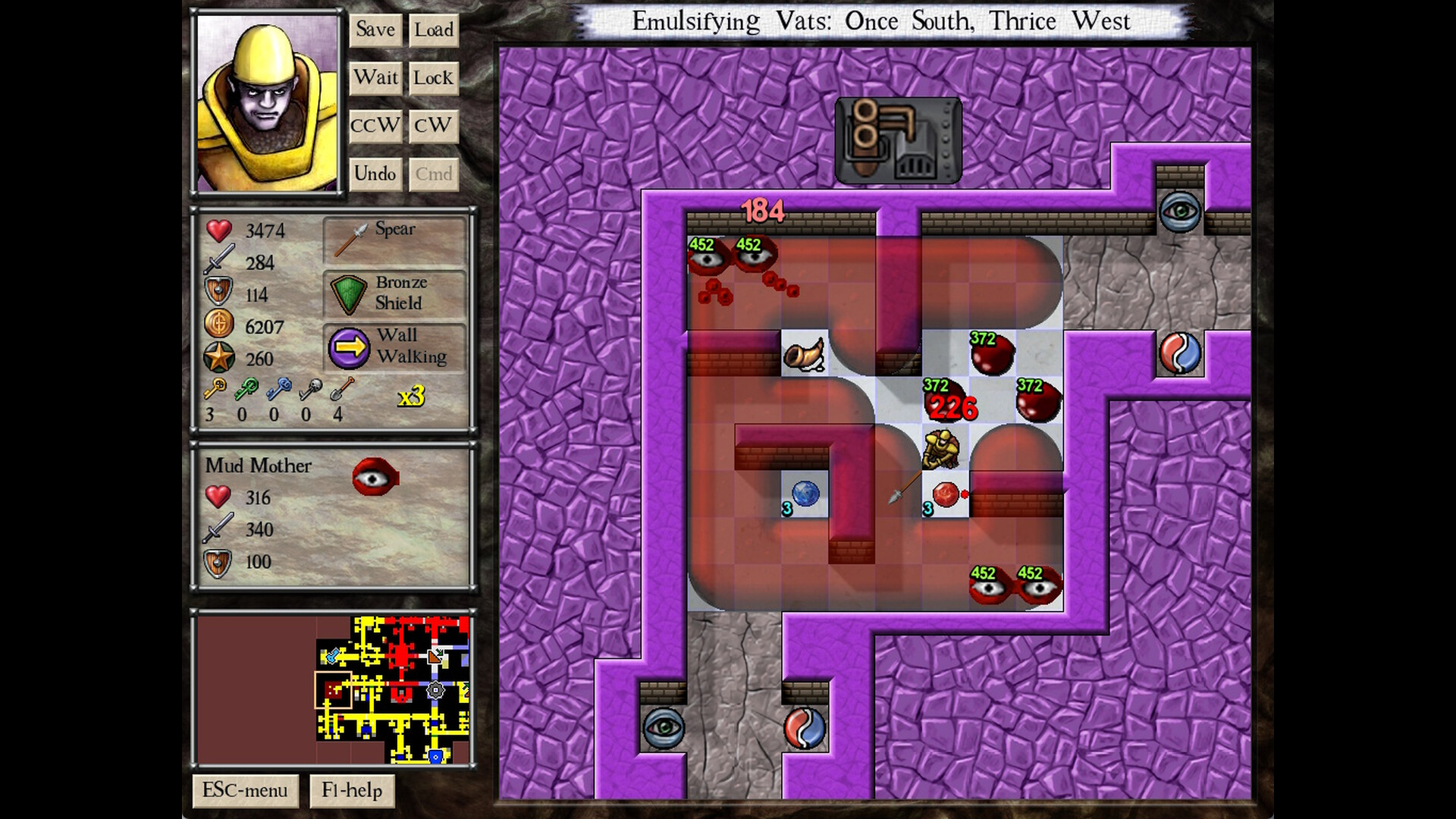Rotate counterclockwise with the CCW button
Image resolution: width=1456 pixels, height=819 pixels.
click(x=375, y=126)
